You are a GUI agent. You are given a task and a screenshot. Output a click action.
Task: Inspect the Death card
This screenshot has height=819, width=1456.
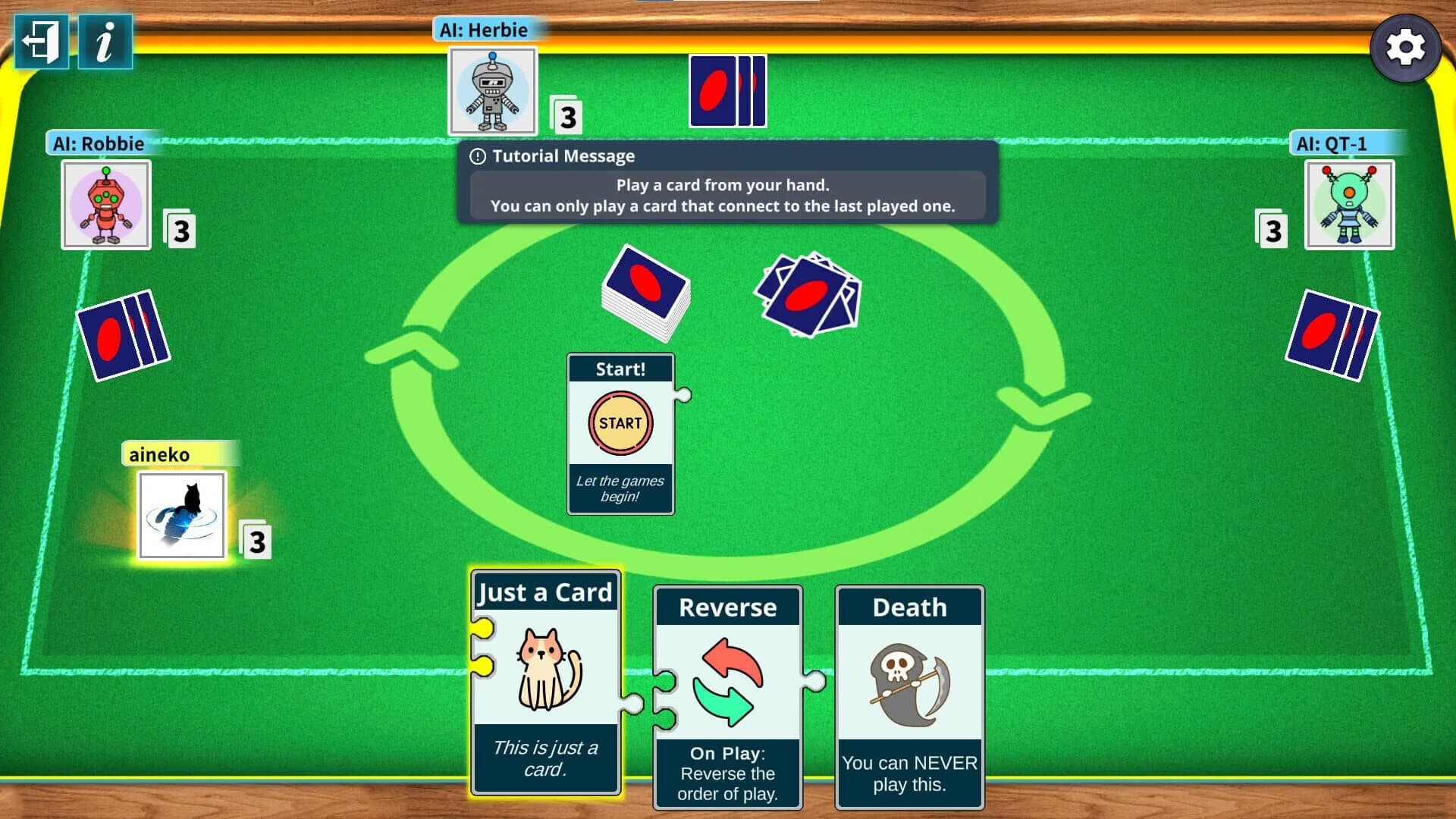[909, 694]
